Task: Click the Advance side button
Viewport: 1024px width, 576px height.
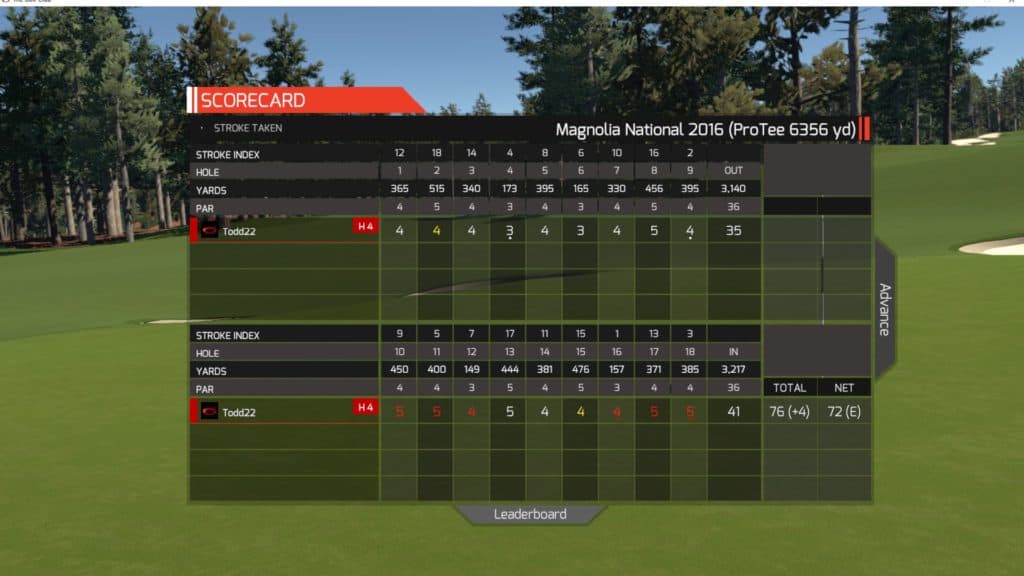Action: pyautogui.click(x=884, y=309)
